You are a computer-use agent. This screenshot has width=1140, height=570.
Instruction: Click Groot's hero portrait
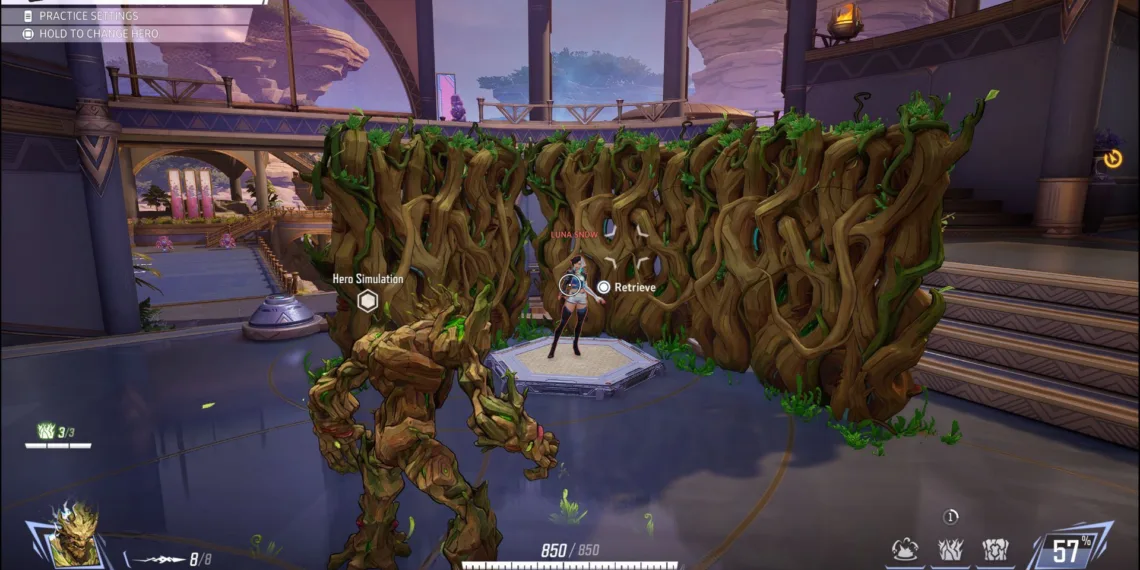(x=75, y=534)
